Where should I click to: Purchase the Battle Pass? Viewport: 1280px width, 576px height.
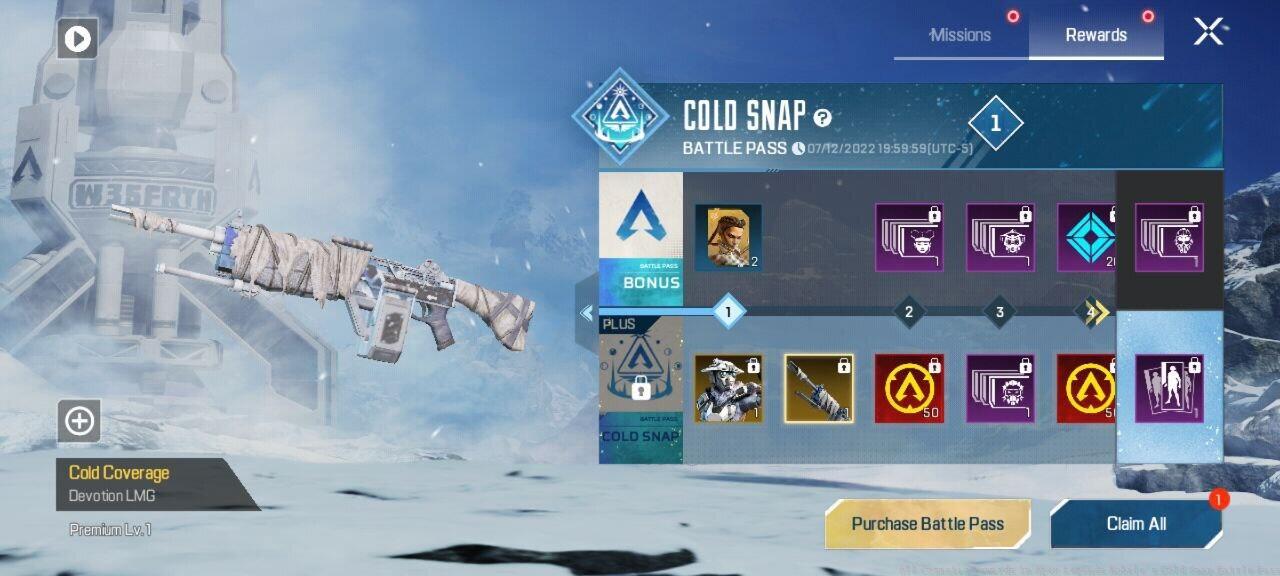pyautogui.click(x=927, y=524)
